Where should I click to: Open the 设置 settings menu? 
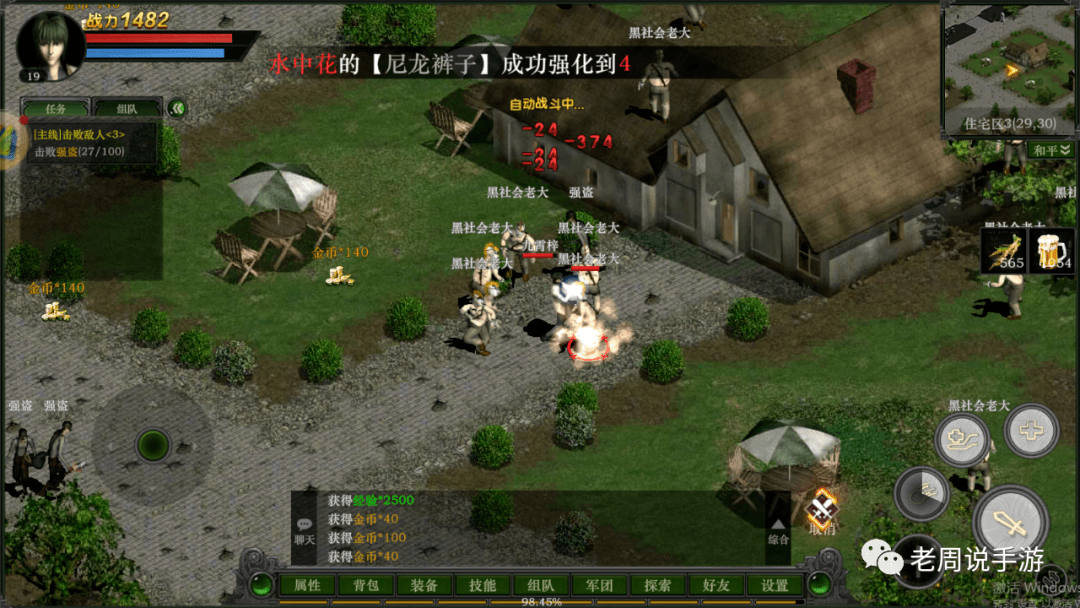775,585
